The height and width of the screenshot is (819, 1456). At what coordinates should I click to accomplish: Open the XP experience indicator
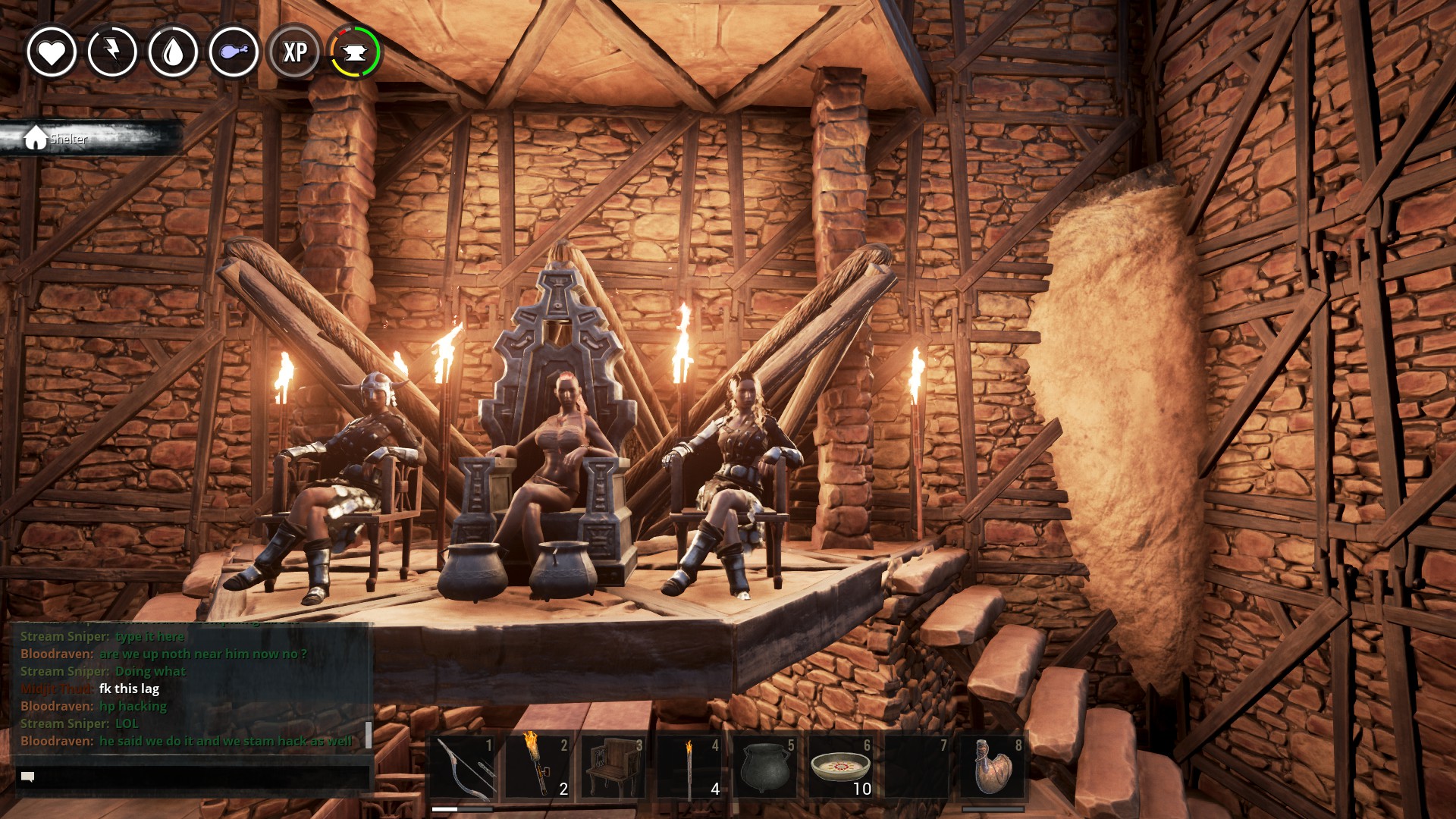(295, 52)
